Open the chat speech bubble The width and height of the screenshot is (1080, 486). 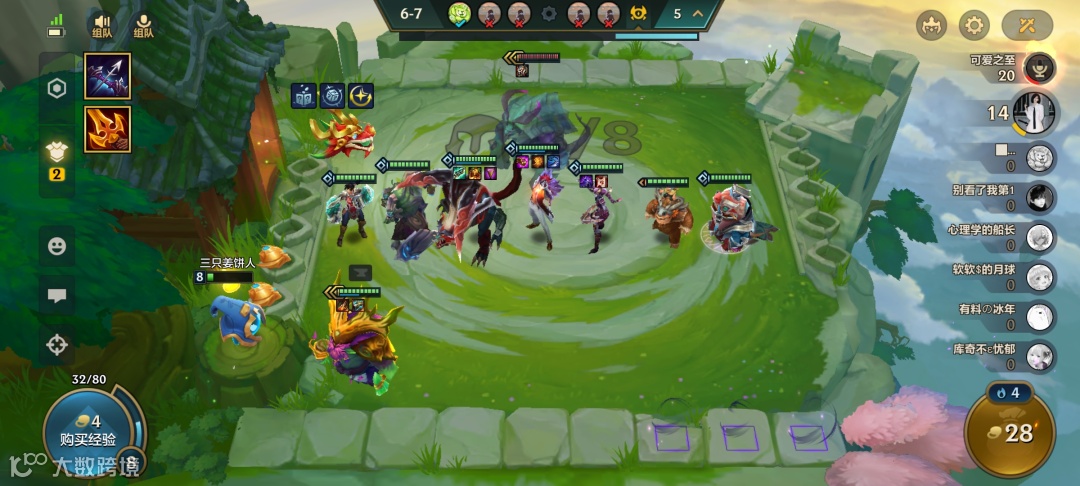click(57, 295)
